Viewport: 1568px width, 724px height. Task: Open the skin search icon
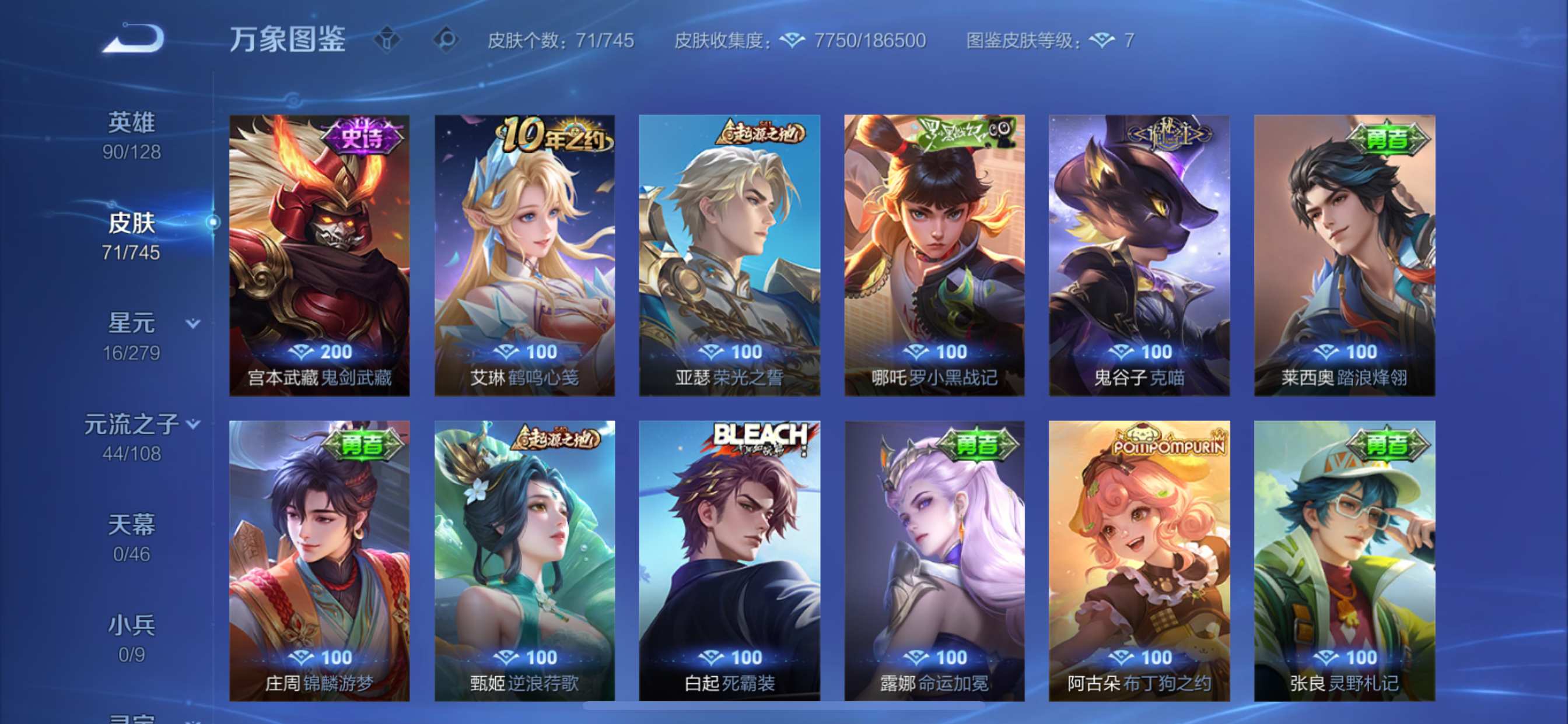pos(446,40)
